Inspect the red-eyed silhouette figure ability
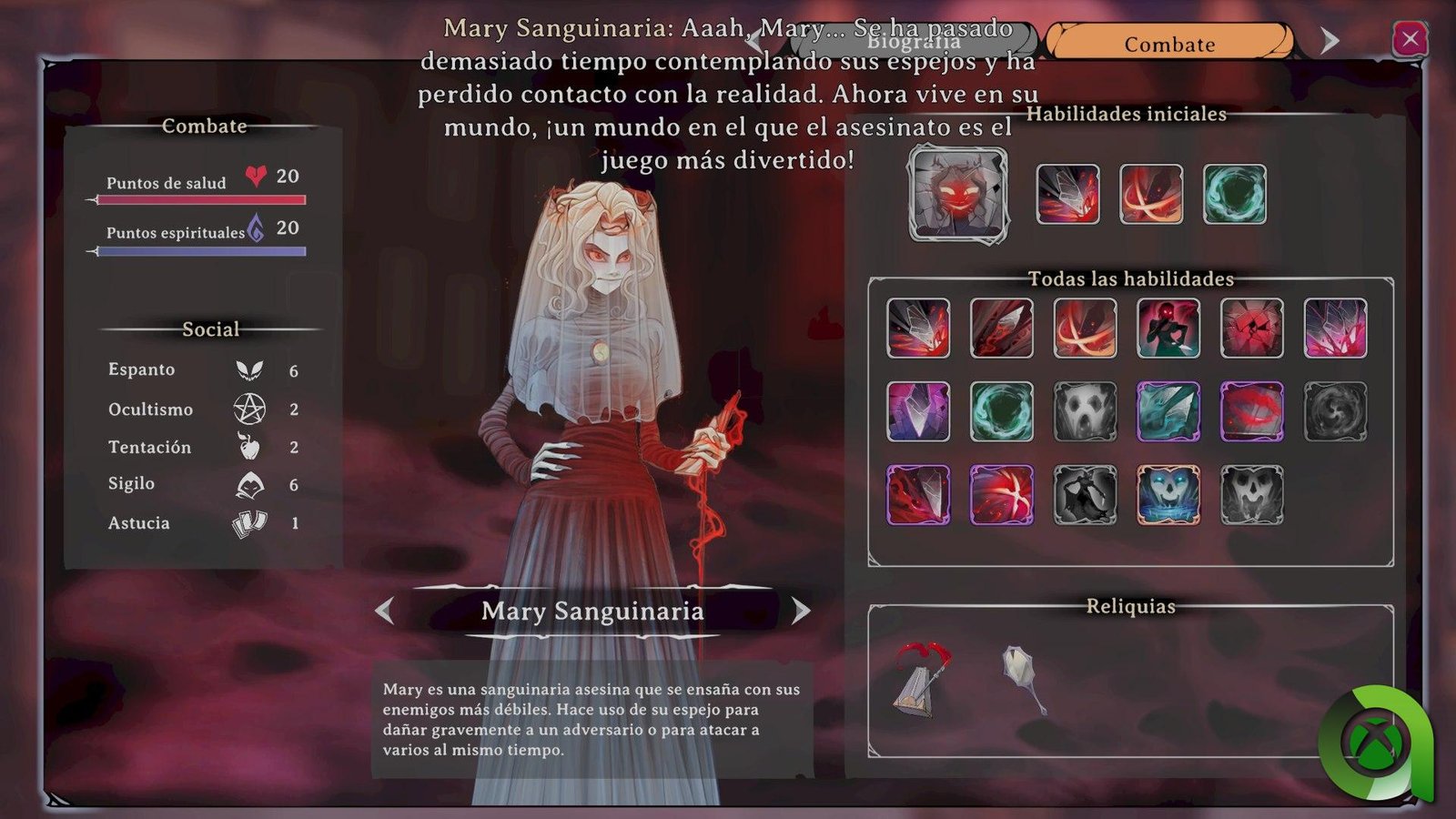 (1168, 328)
